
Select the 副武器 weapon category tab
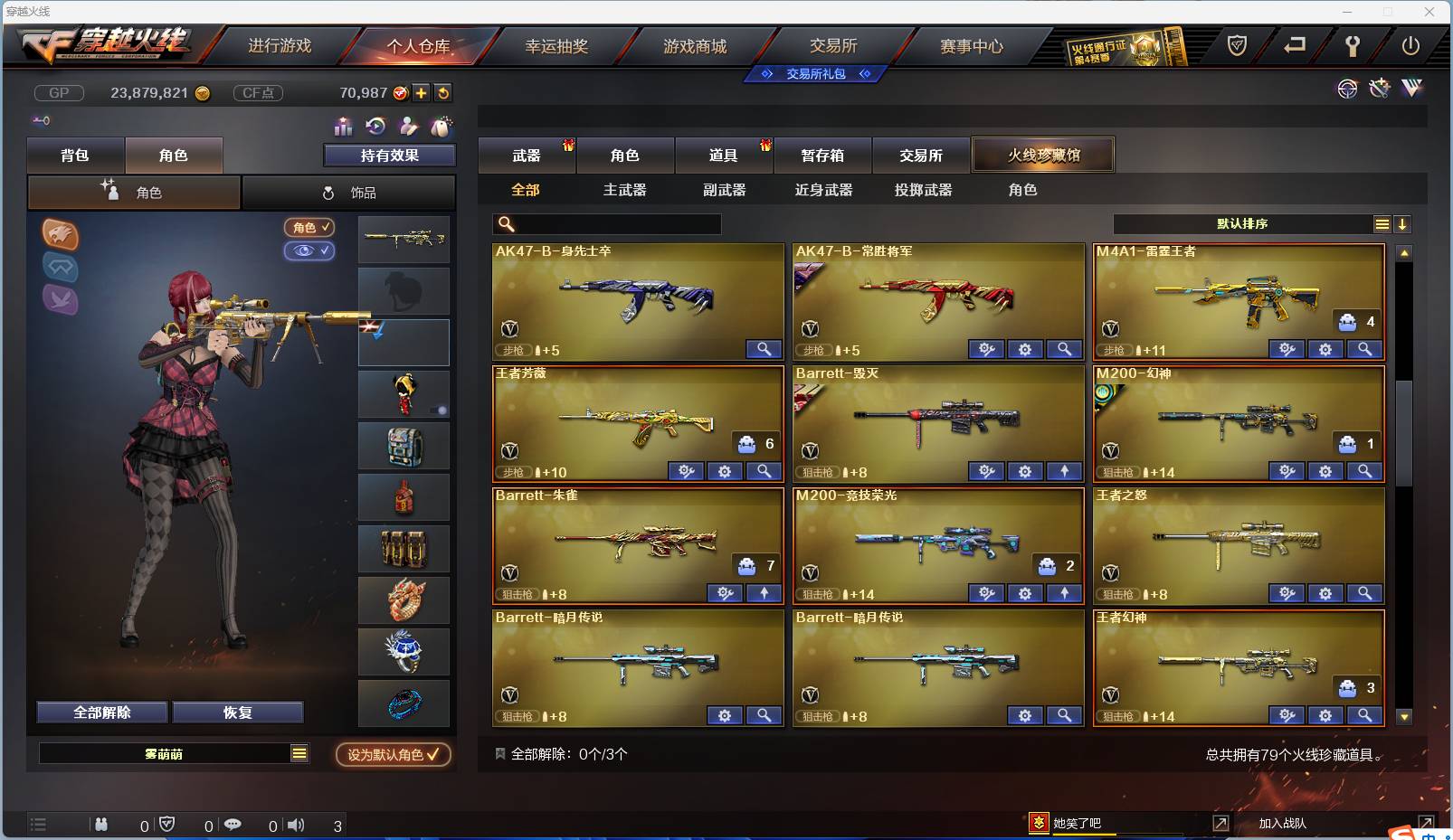tap(724, 190)
